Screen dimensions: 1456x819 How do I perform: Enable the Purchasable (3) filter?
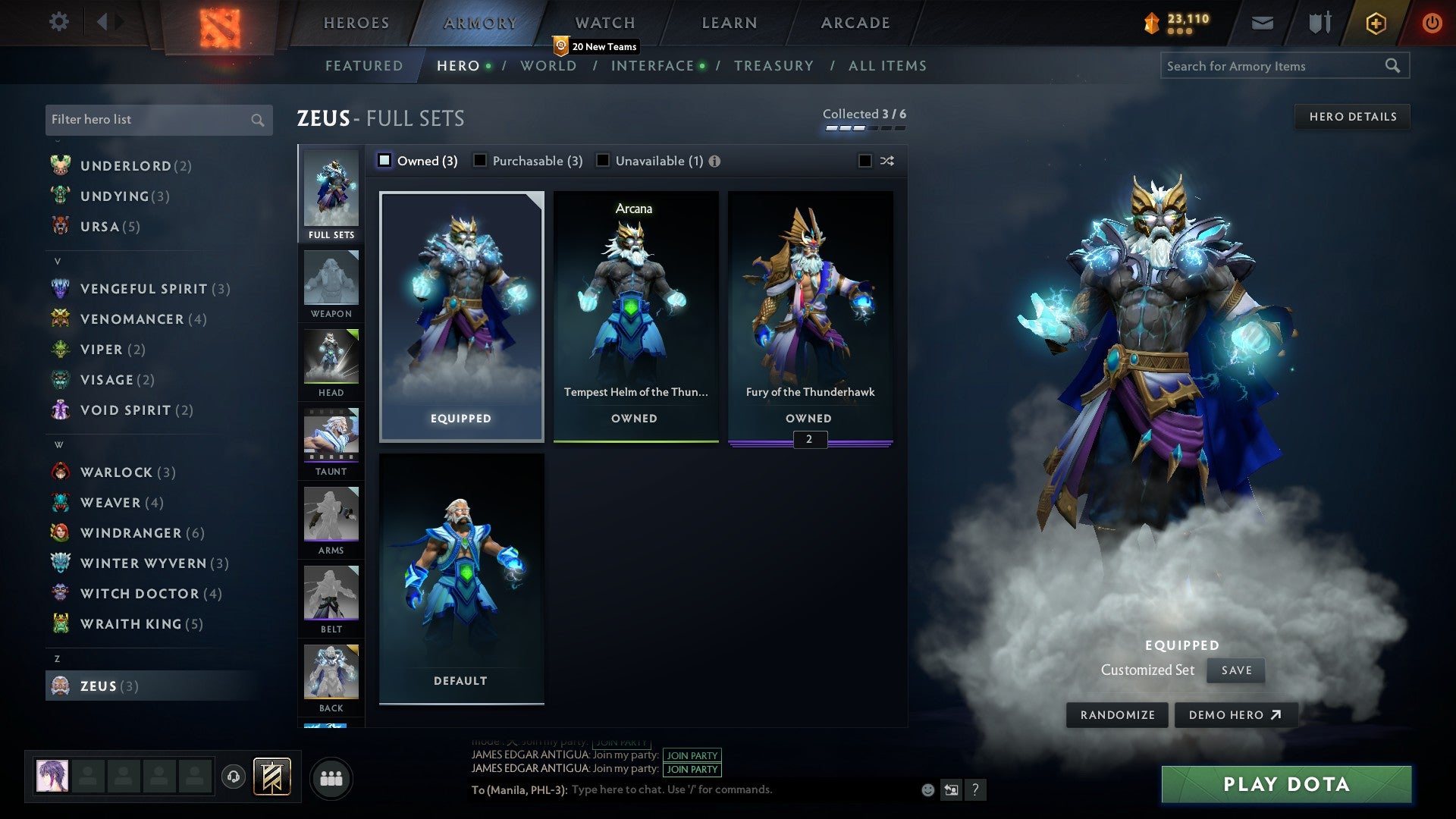481,161
